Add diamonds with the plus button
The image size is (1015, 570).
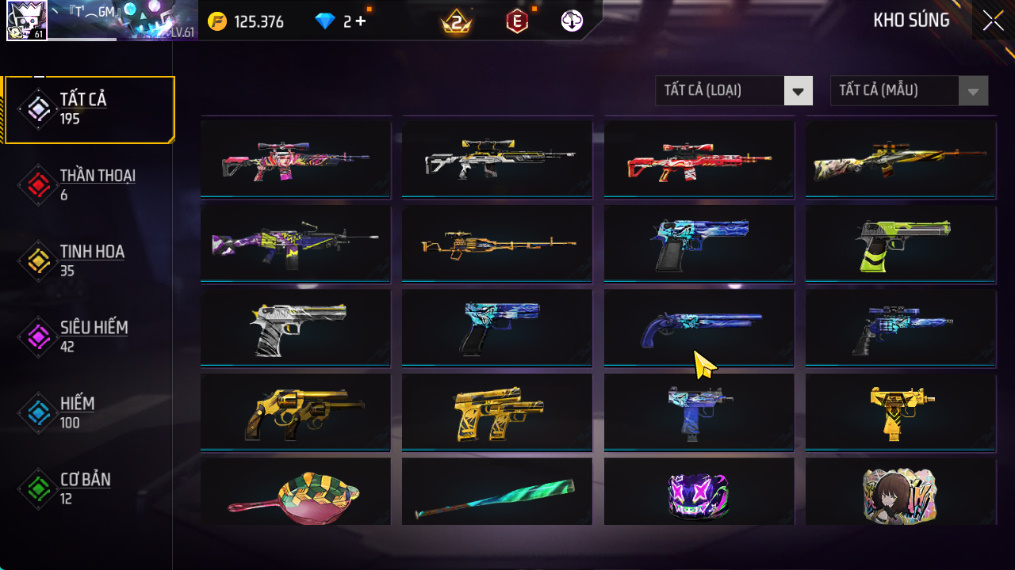click(x=360, y=21)
